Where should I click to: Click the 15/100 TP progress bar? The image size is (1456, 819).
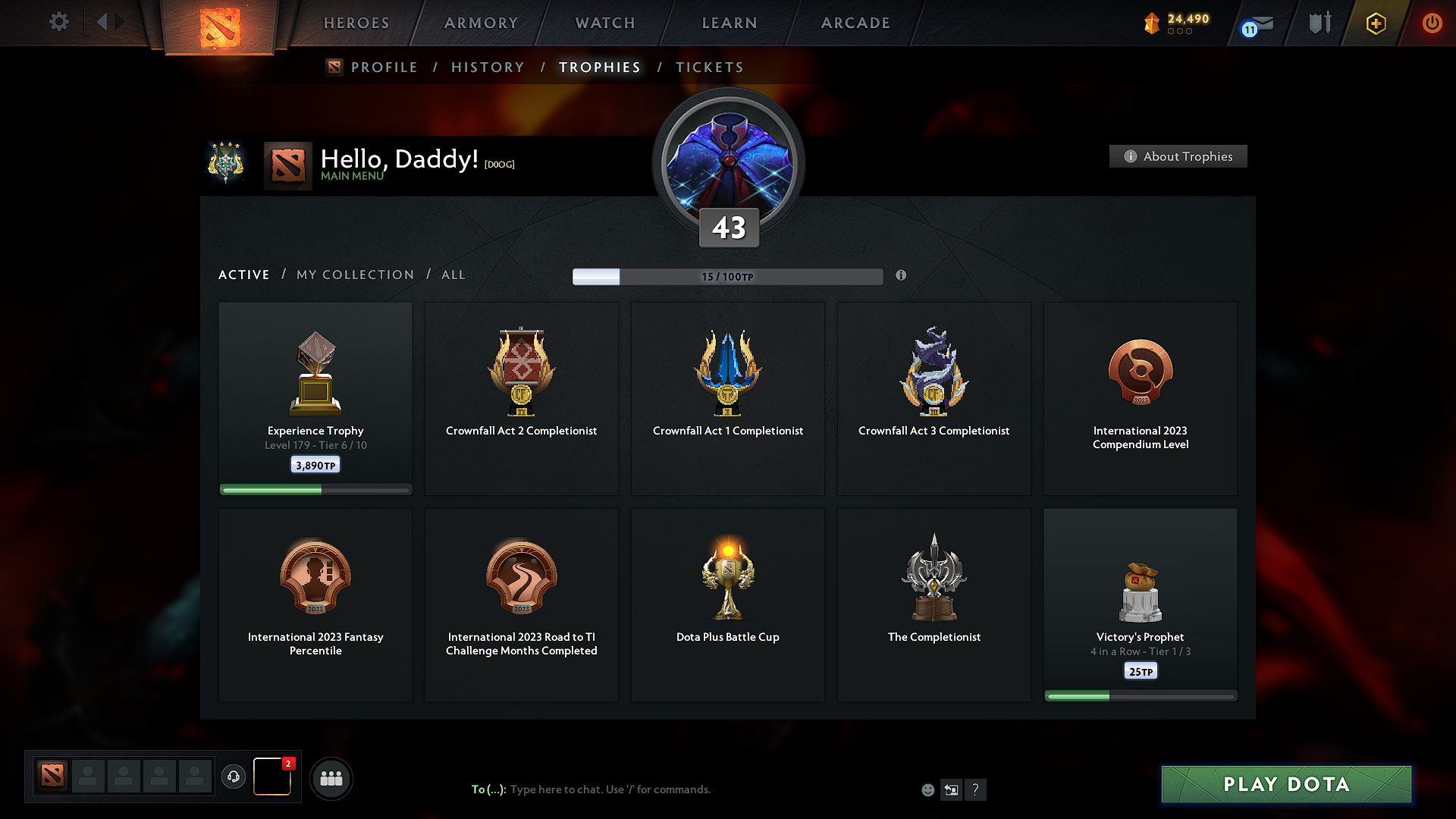(727, 277)
